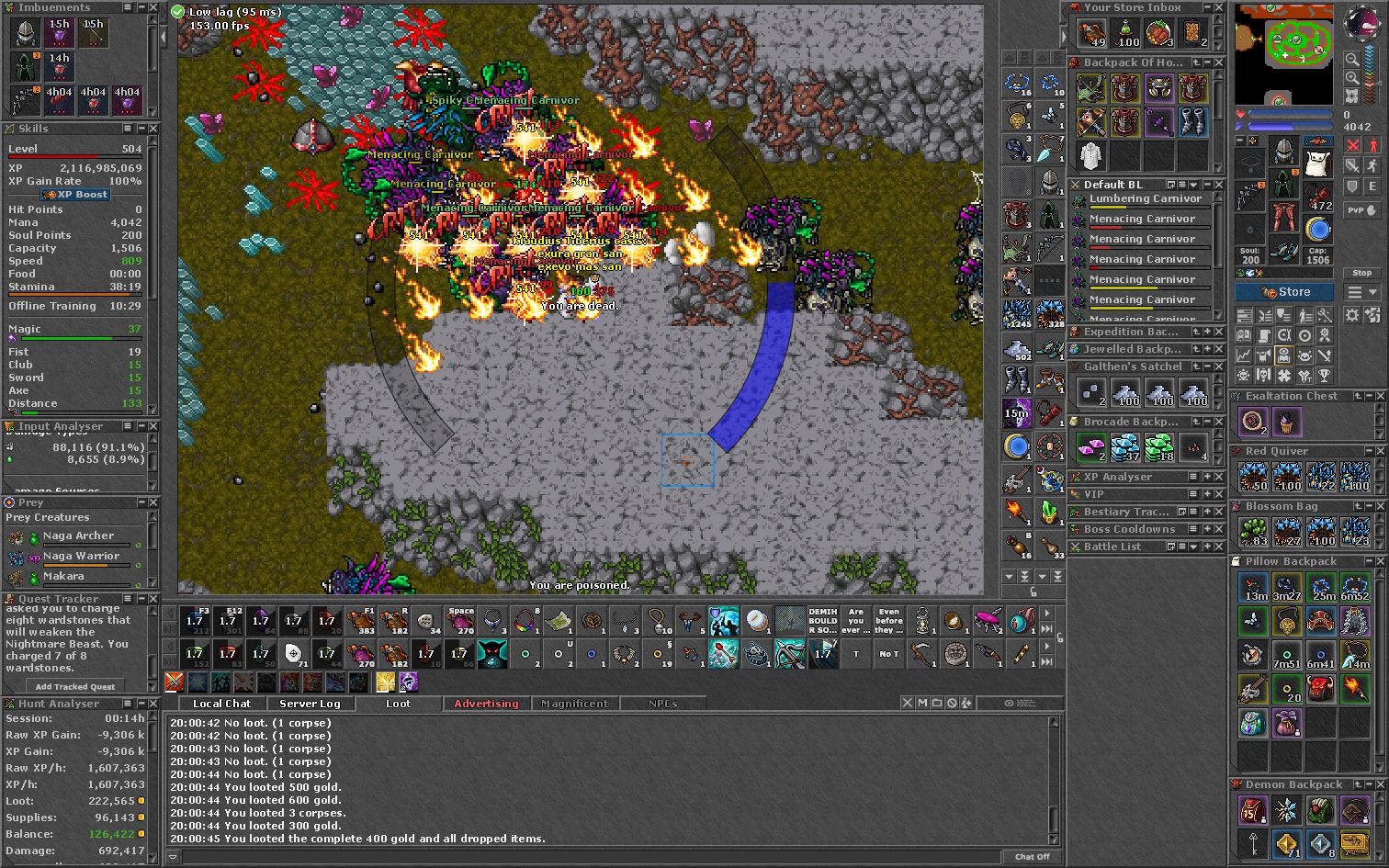Zoom out the minimap

[1352, 59]
